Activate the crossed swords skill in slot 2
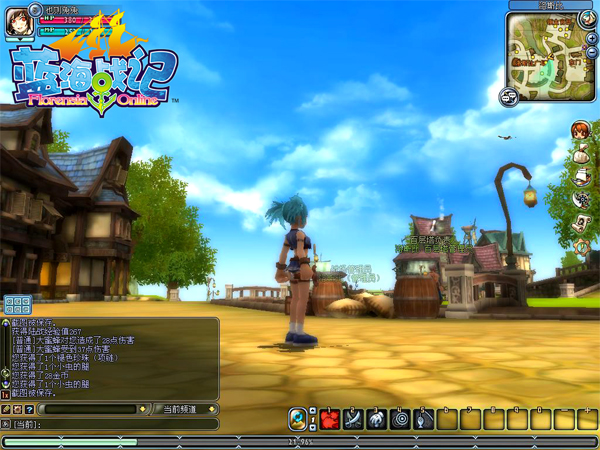 [x=353, y=420]
